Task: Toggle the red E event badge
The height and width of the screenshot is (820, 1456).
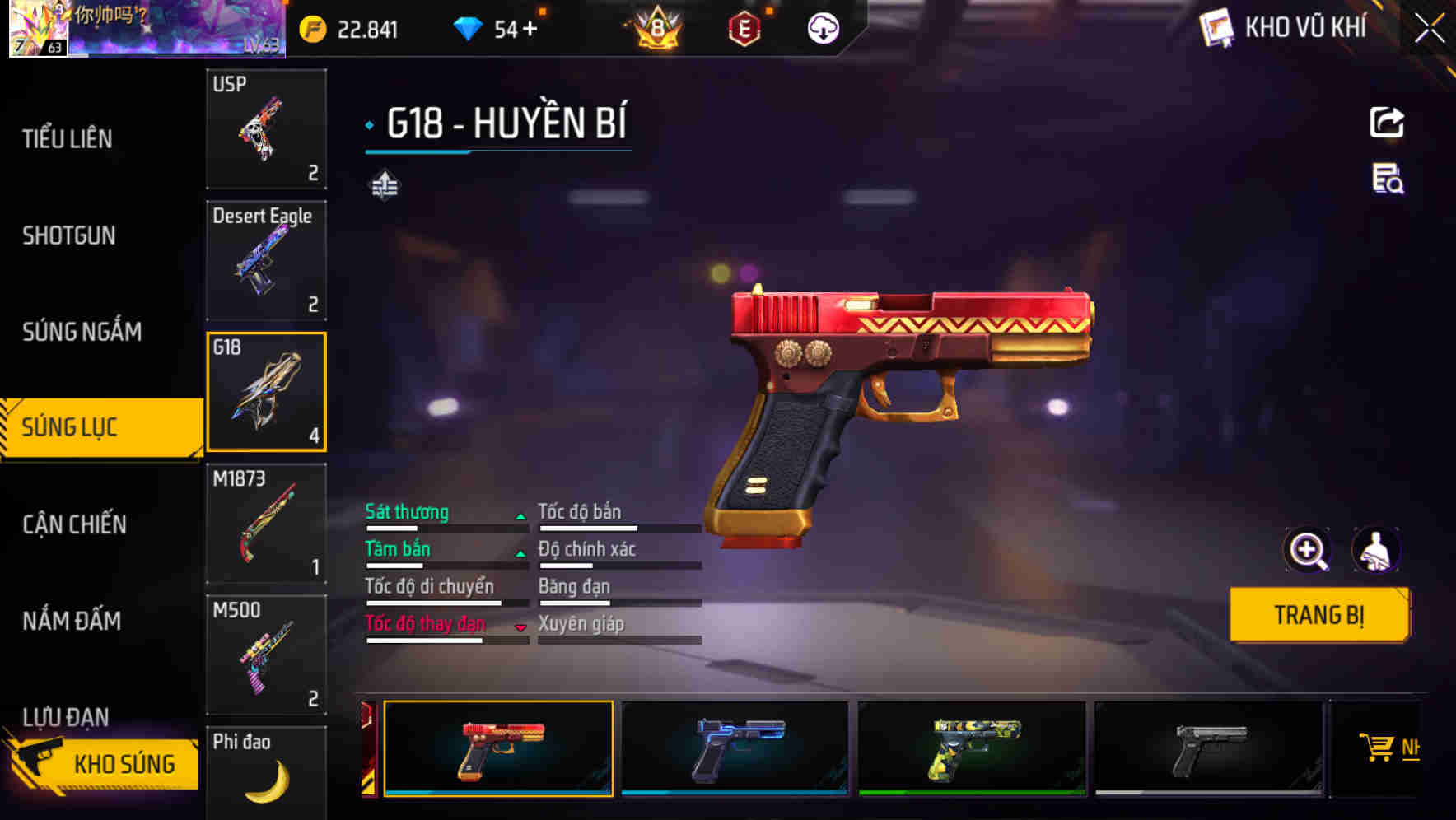Action: [744, 30]
